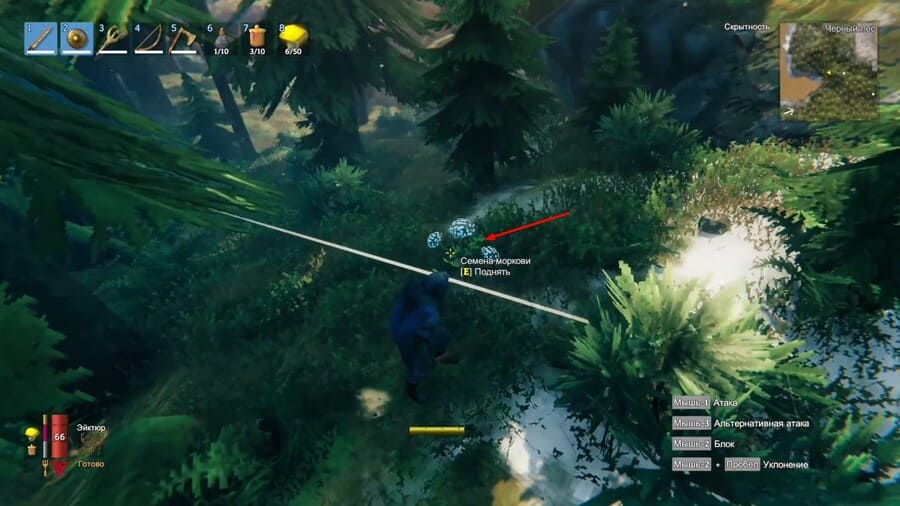Equip the bow from the hotbar
Image resolution: width=900 pixels, height=506 pixels.
click(x=147, y=38)
